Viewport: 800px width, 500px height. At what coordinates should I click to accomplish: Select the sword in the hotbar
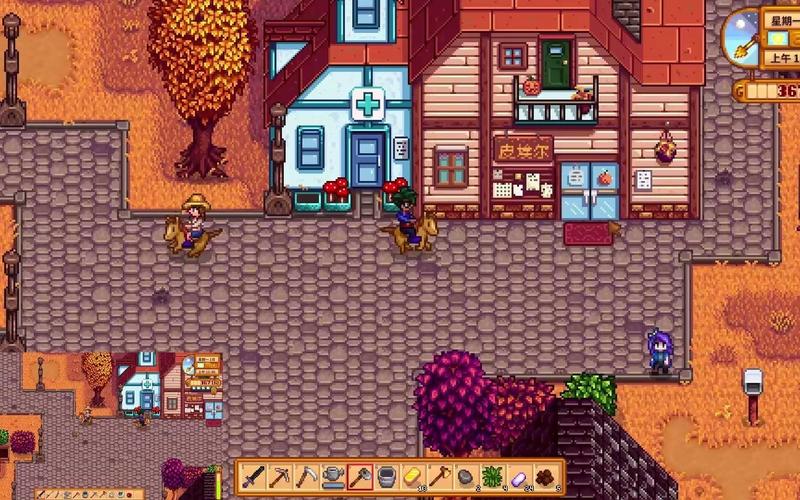[x=253, y=477]
